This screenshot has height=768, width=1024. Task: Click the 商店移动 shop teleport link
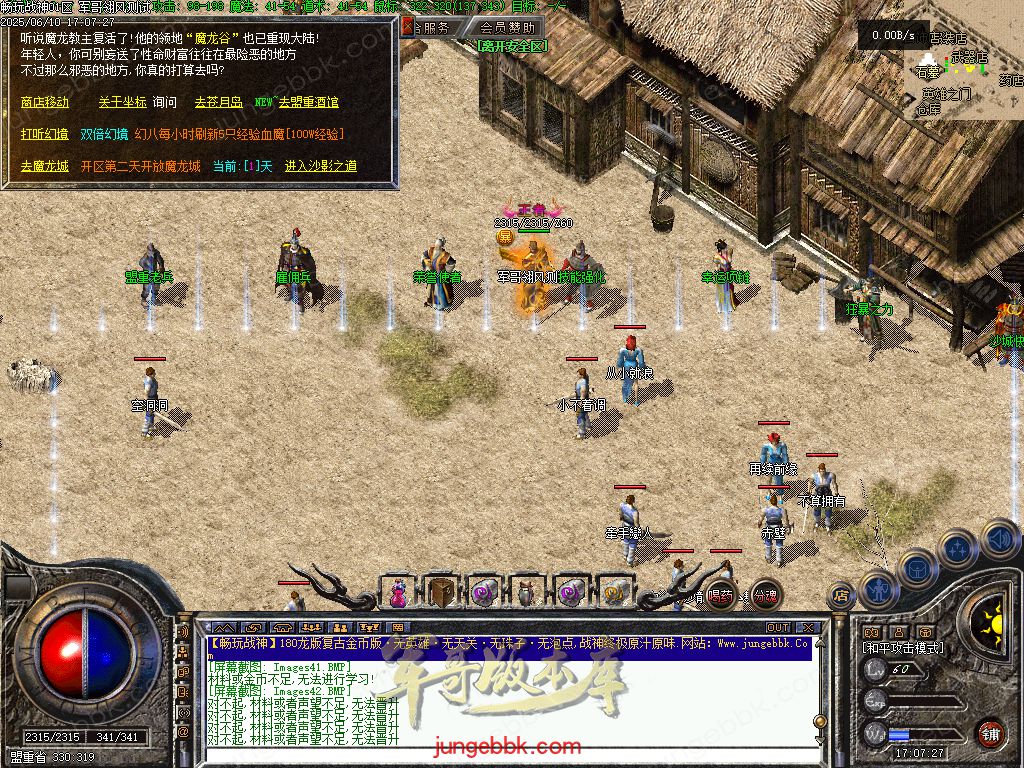[x=45, y=102]
